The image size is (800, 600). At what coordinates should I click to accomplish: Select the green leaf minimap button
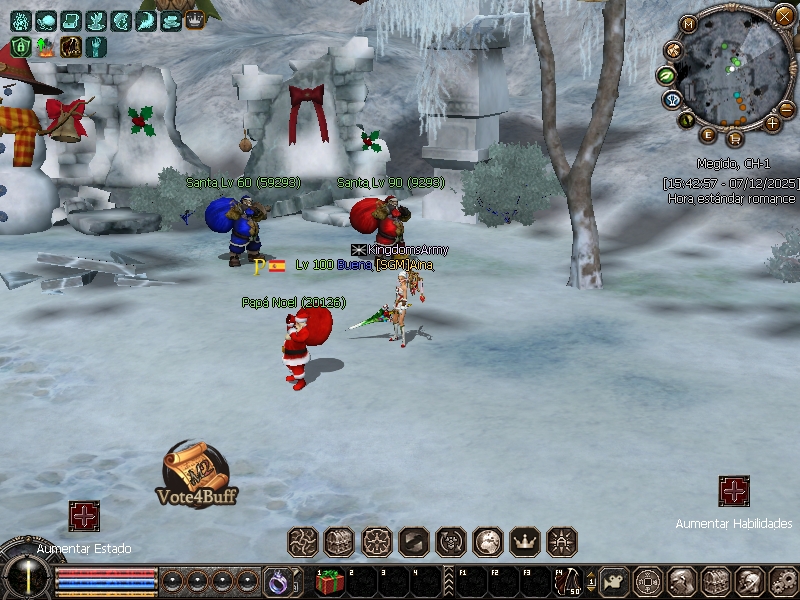click(x=667, y=75)
